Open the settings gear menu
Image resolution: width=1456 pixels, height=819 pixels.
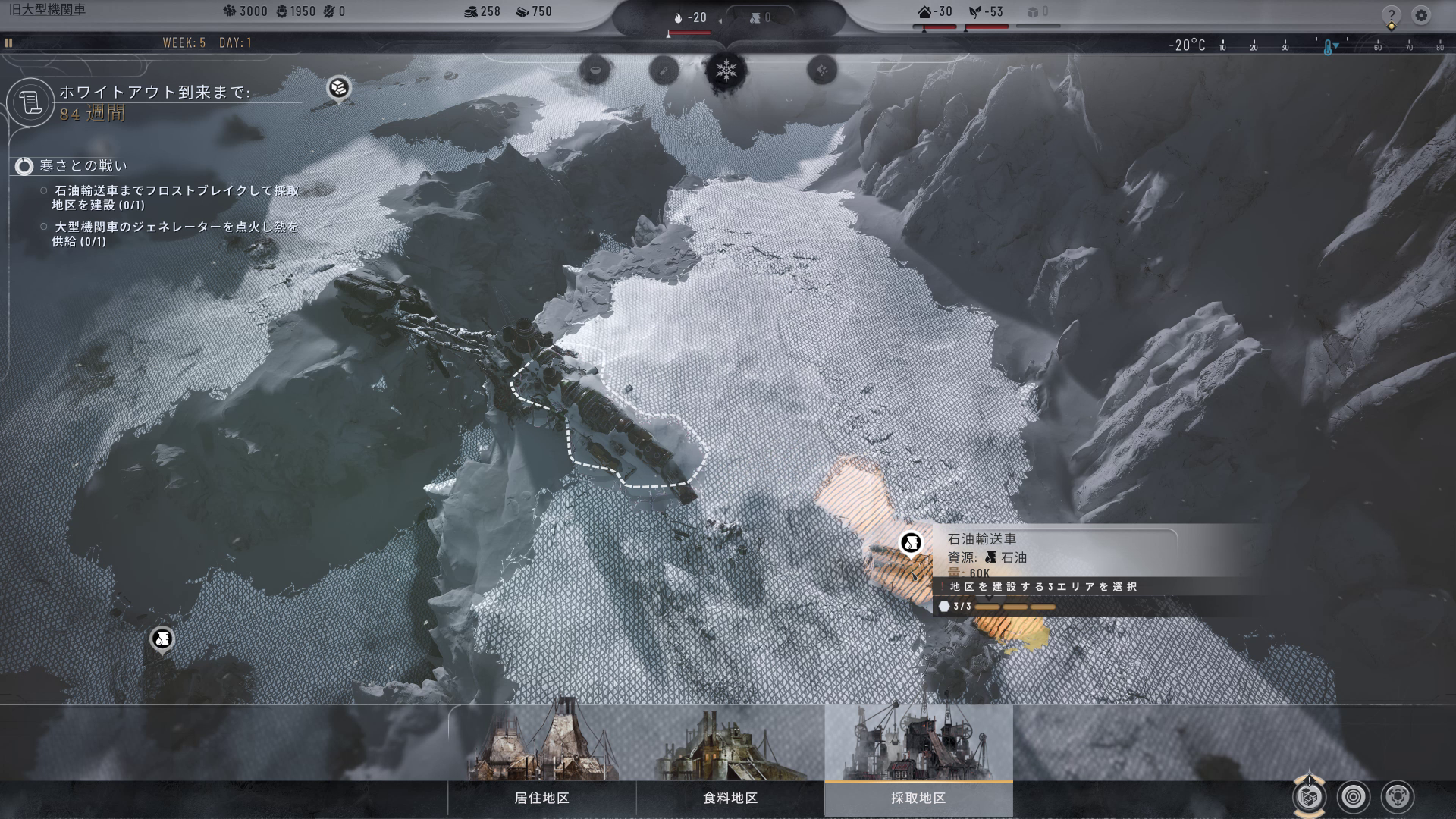click(x=1421, y=15)
